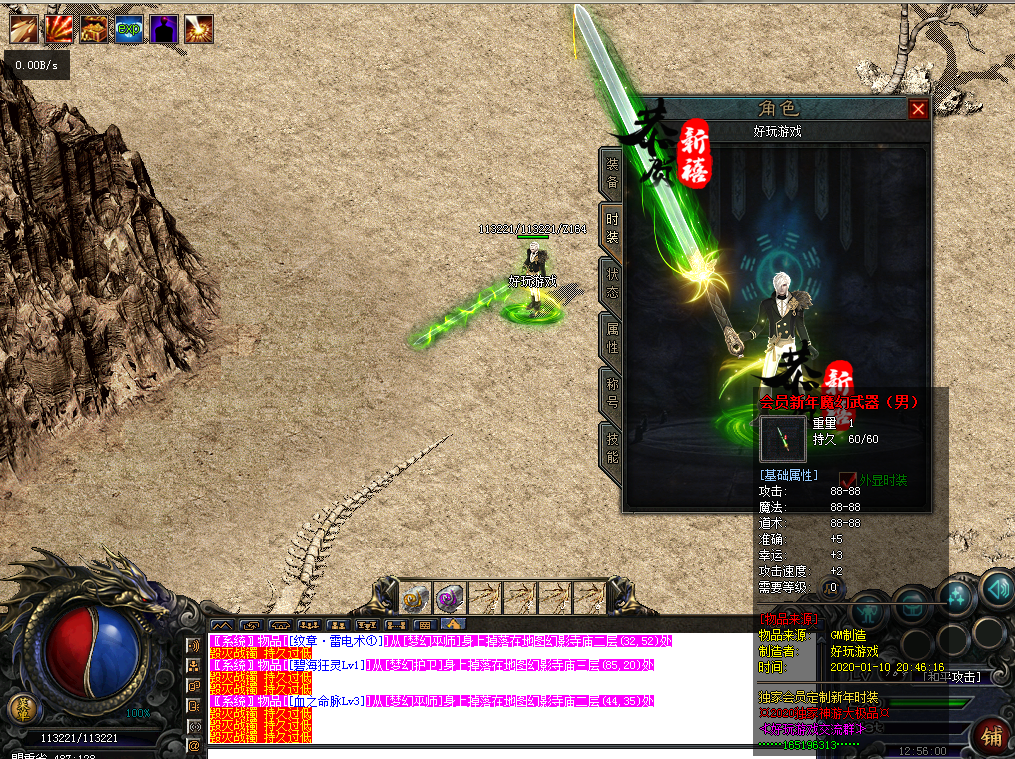This screenshot has width=1015, height=759.
Task: Click the 菜单 menu button on dragon orb
Action: point(25,709)
